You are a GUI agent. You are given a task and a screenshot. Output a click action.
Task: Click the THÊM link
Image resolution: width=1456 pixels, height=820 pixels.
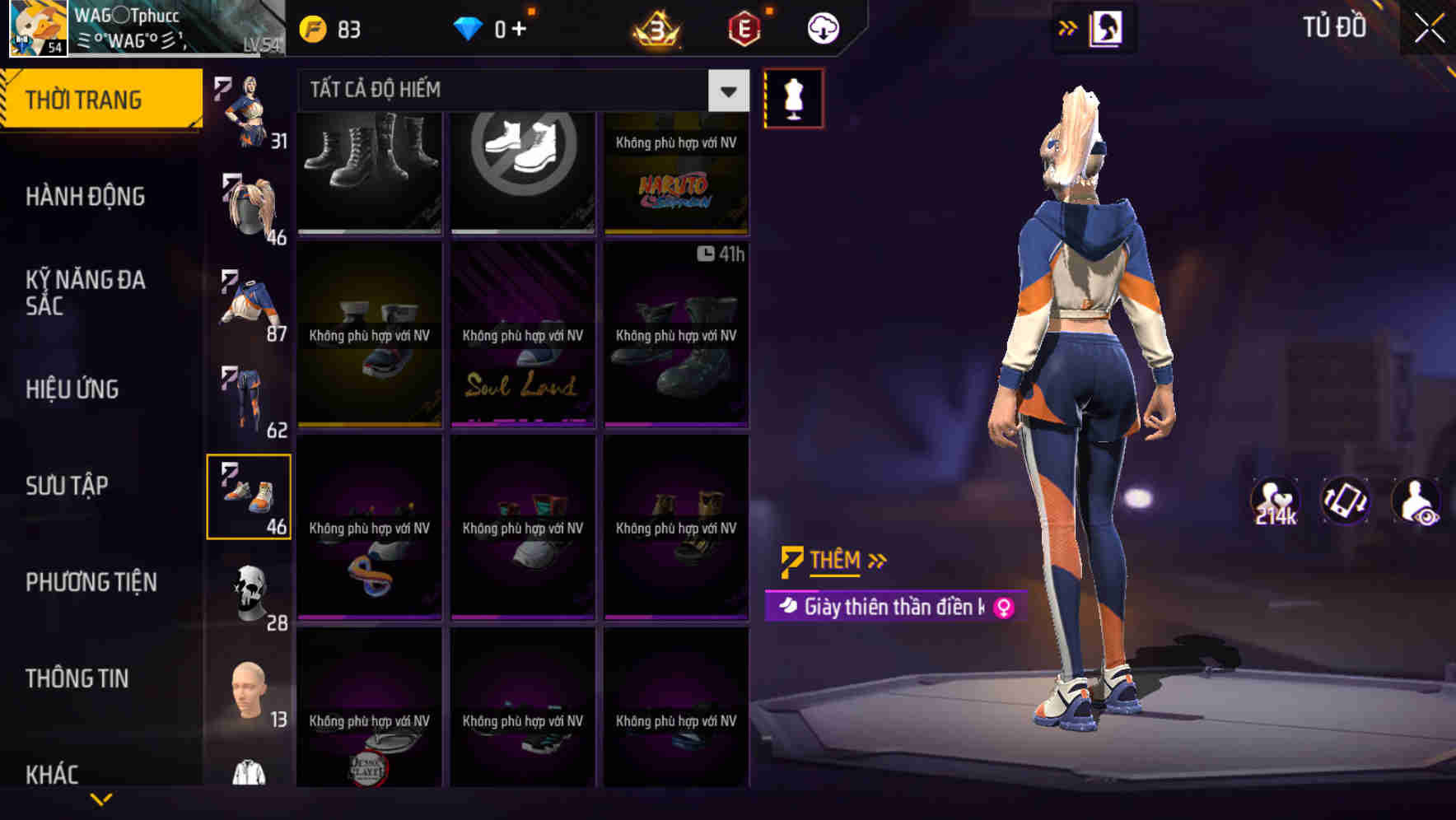(833, 561)
